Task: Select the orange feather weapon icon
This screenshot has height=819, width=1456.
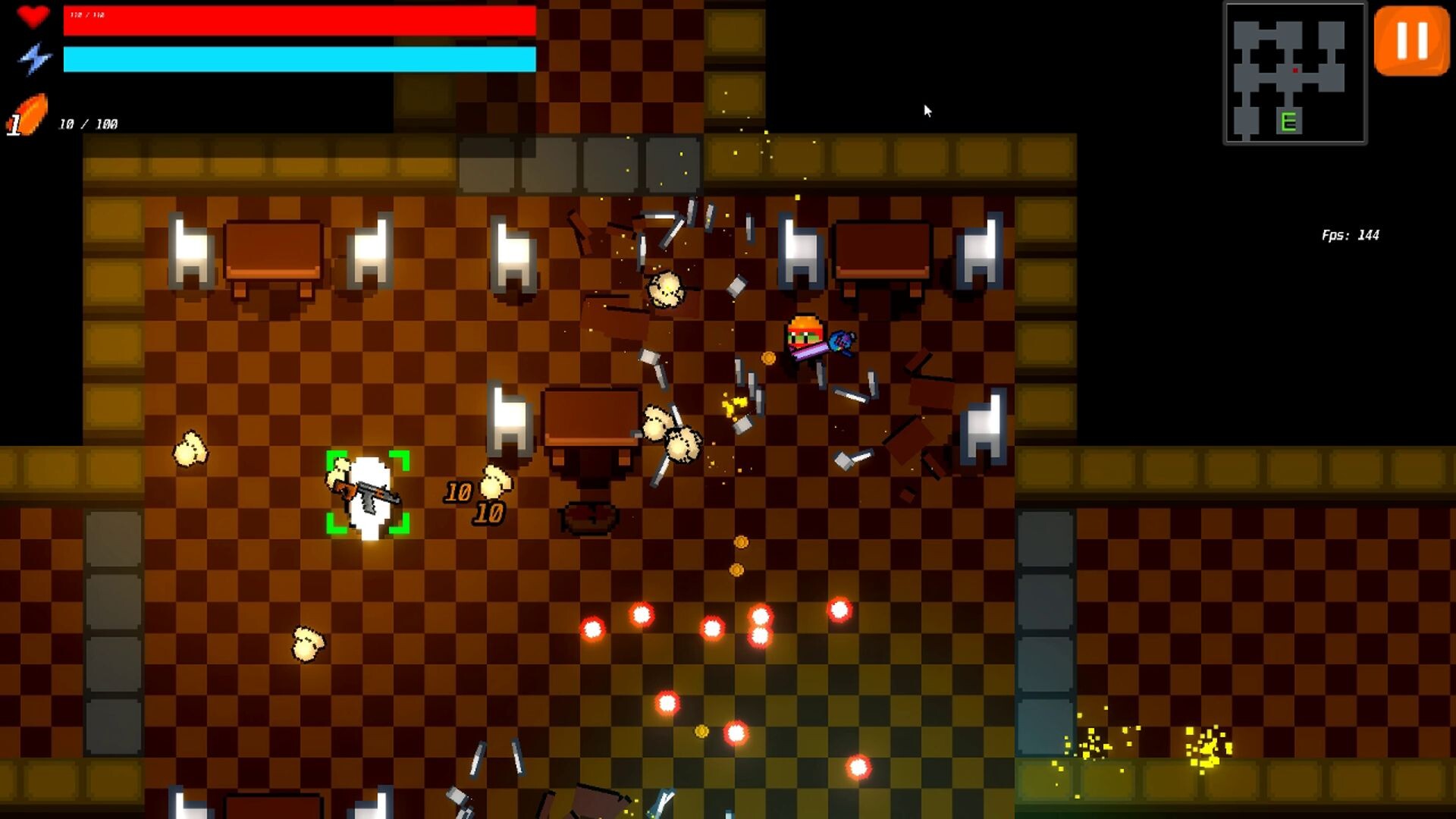Action: coord(29,115)
